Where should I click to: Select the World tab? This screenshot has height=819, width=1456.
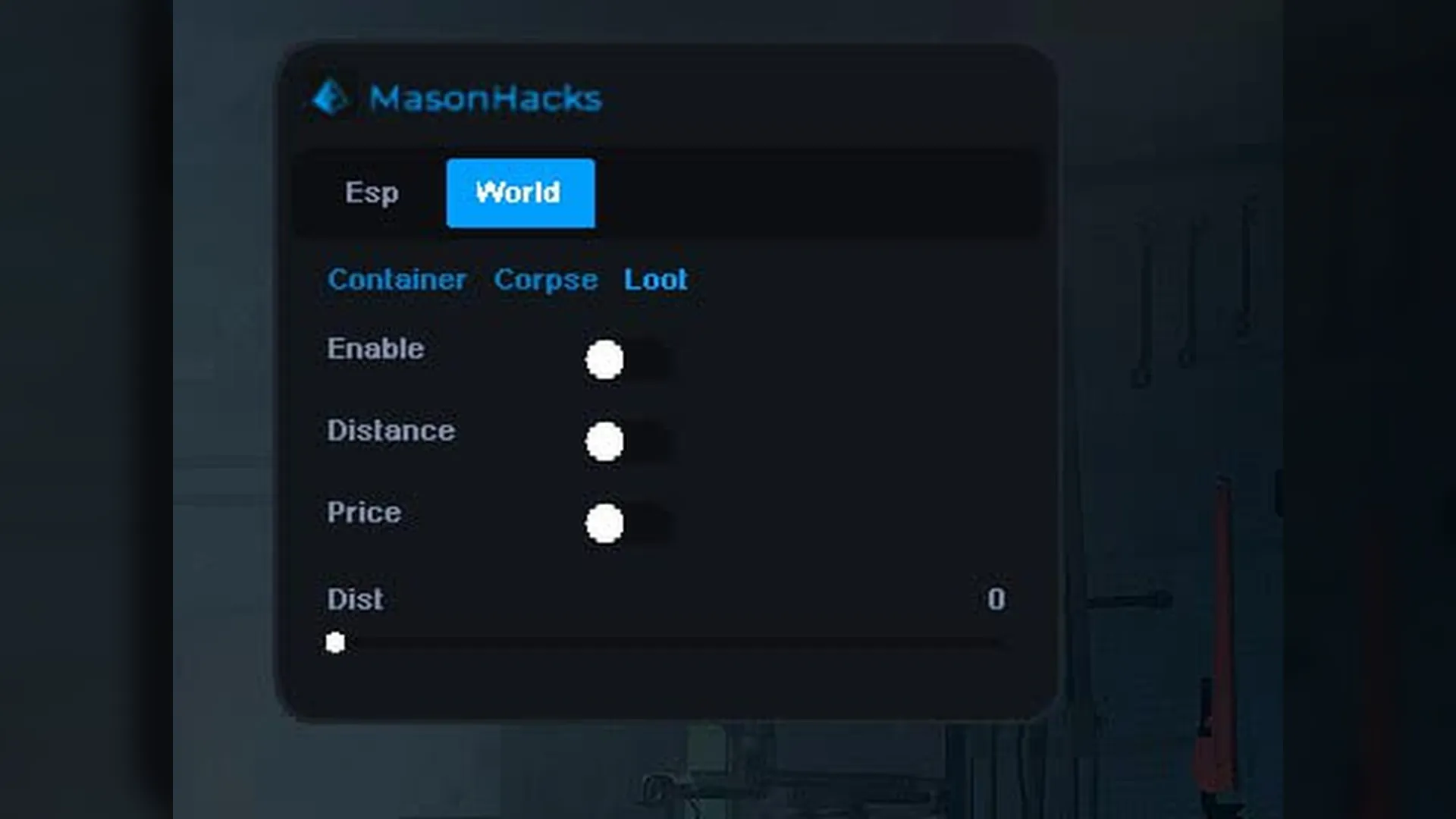tap(520, 193)
